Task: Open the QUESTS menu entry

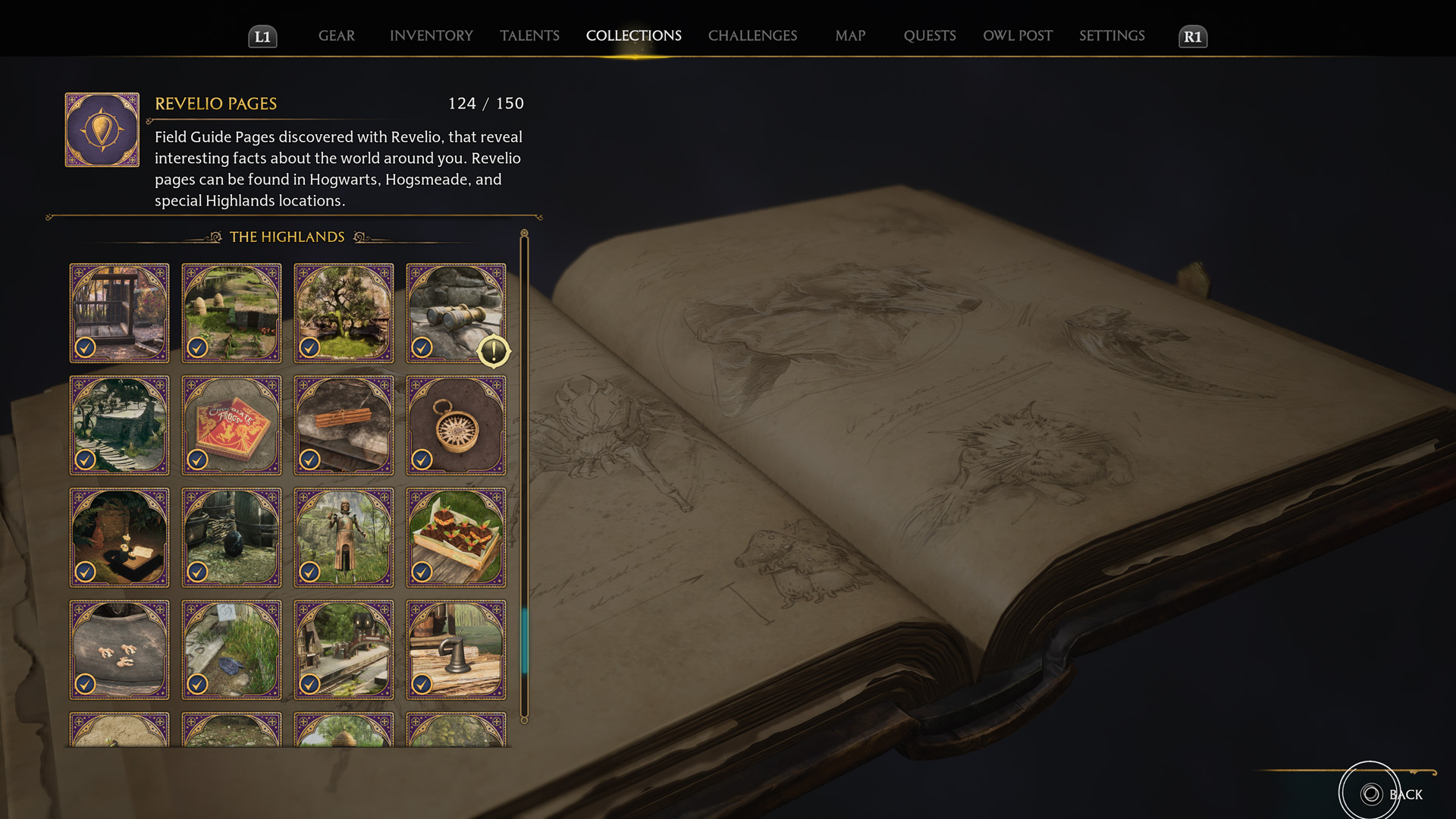Action: (x=930, y=36)
